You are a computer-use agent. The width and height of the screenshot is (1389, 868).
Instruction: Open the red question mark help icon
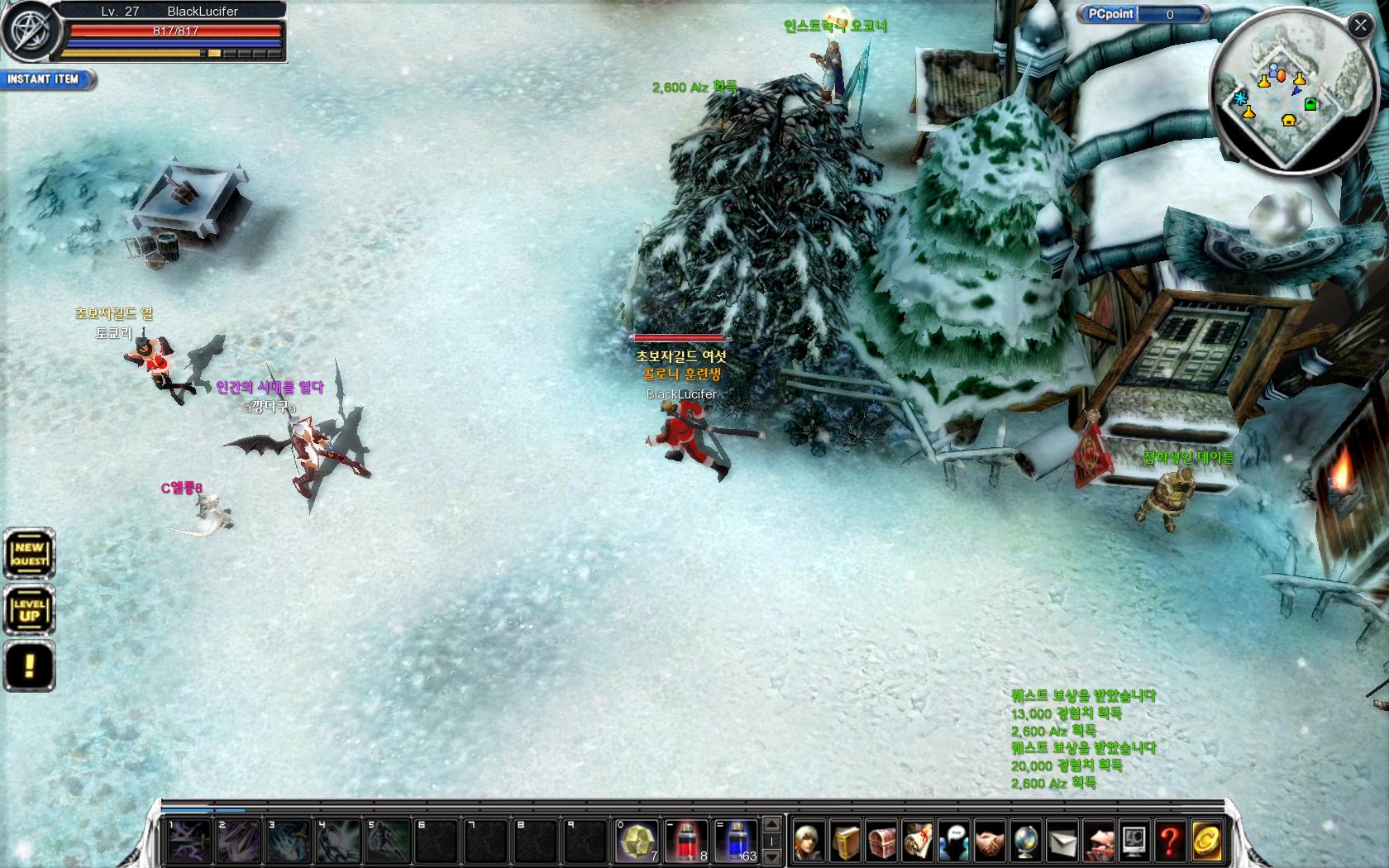1170,842
